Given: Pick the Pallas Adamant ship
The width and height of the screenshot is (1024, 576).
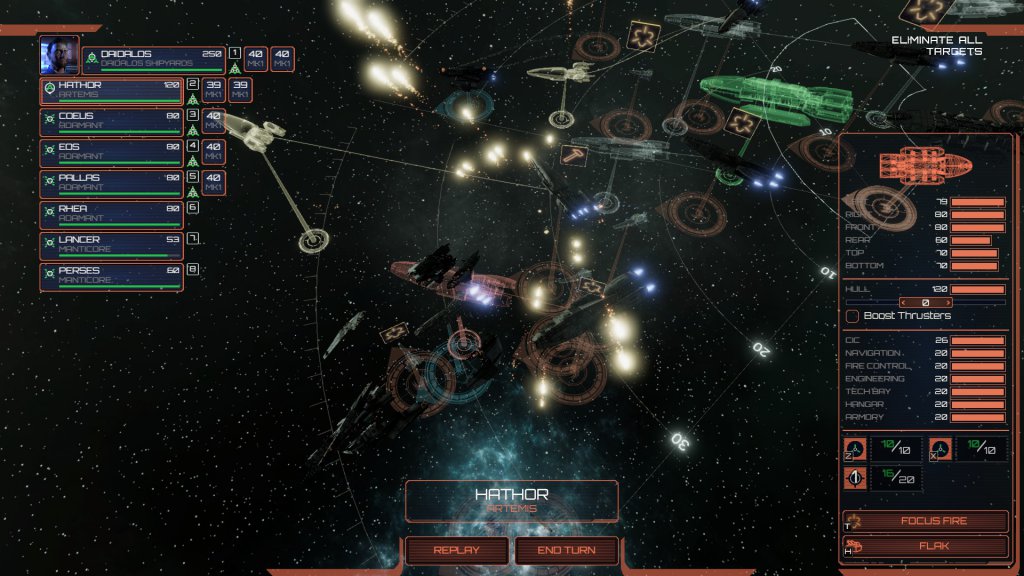Looking at the screenshot, I should point(112,184).
